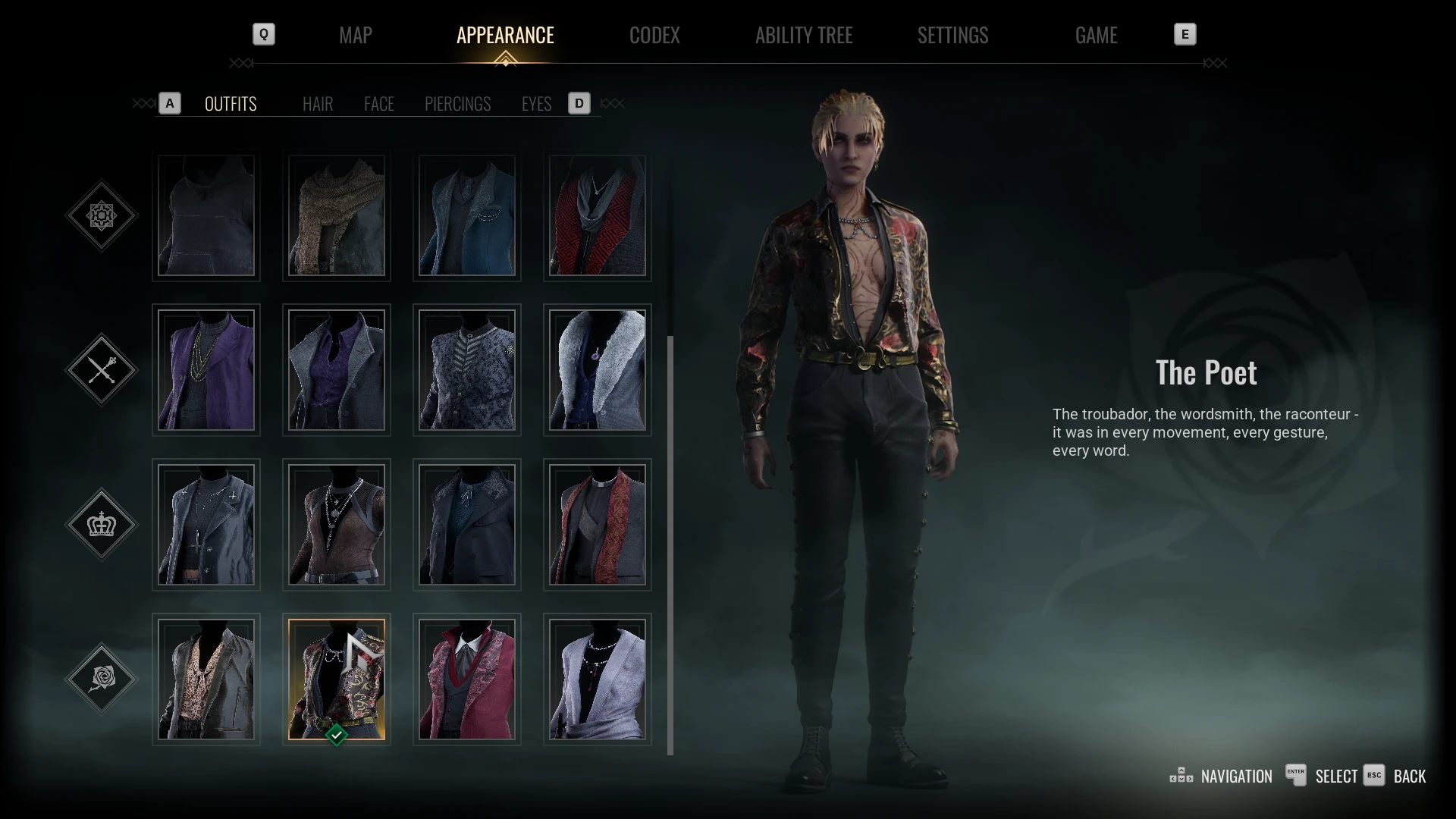Screen dimensions: 1456x819
Task: Show the Eyes customization options
Action: pyautogui.click(x=536, y=104)
